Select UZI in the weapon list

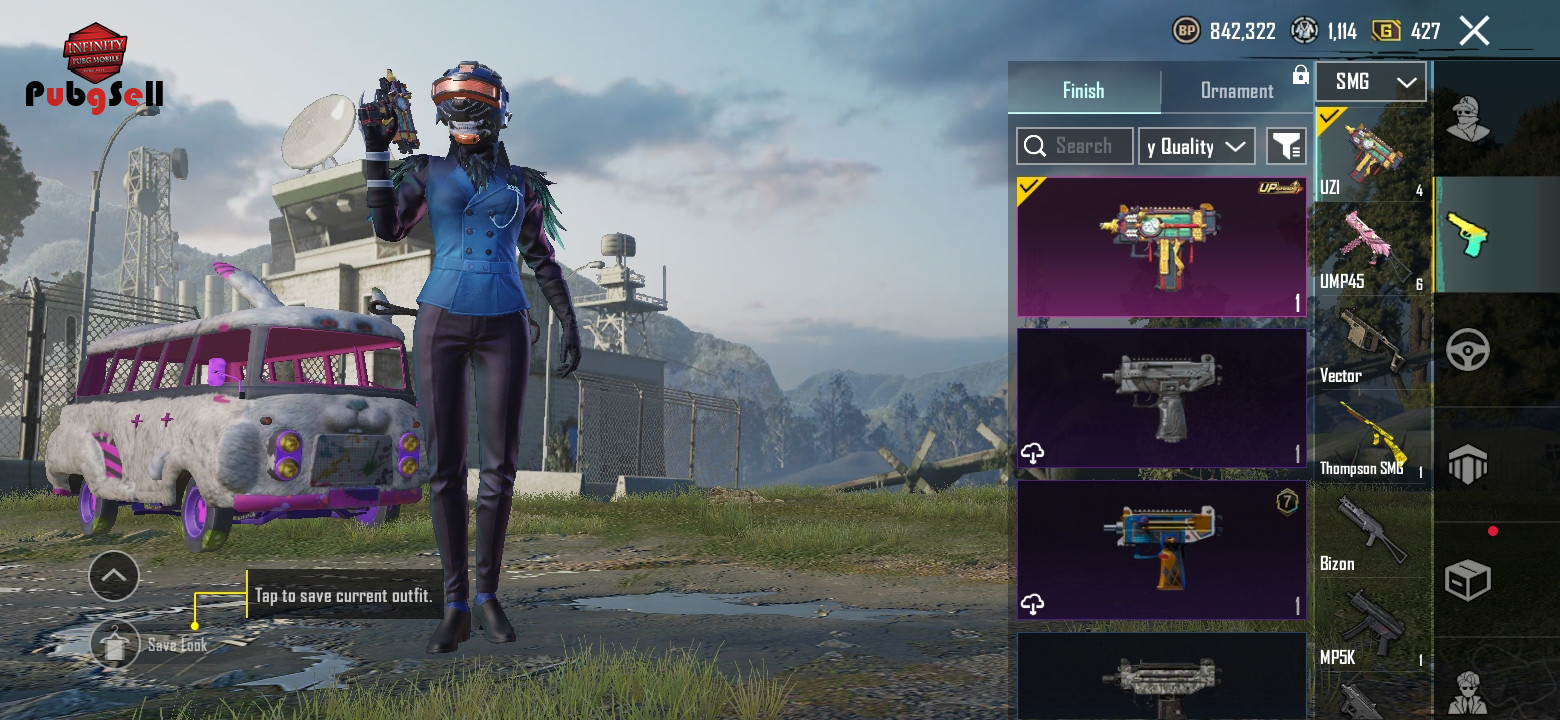1372,155
